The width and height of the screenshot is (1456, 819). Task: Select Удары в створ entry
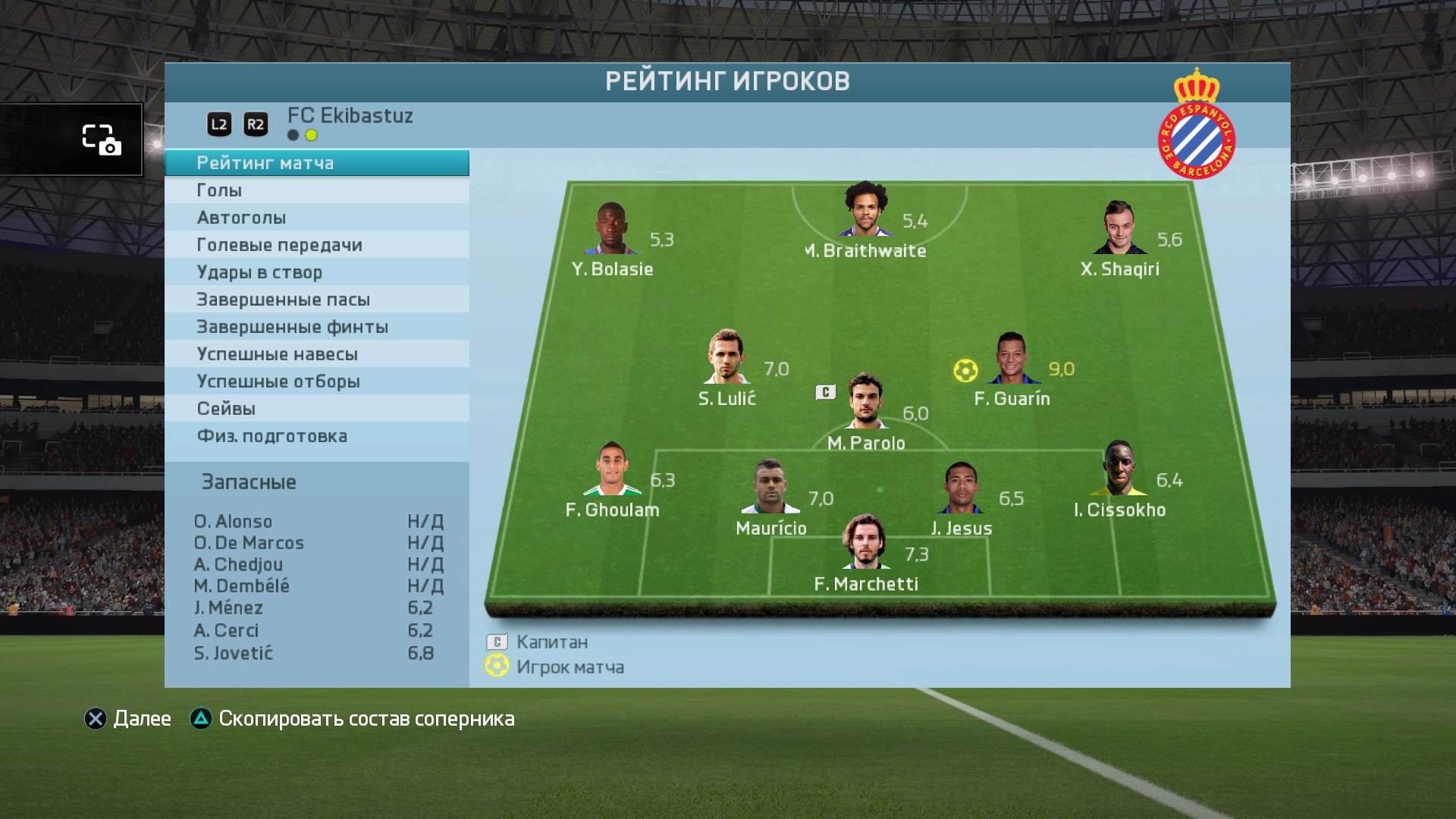316,272
